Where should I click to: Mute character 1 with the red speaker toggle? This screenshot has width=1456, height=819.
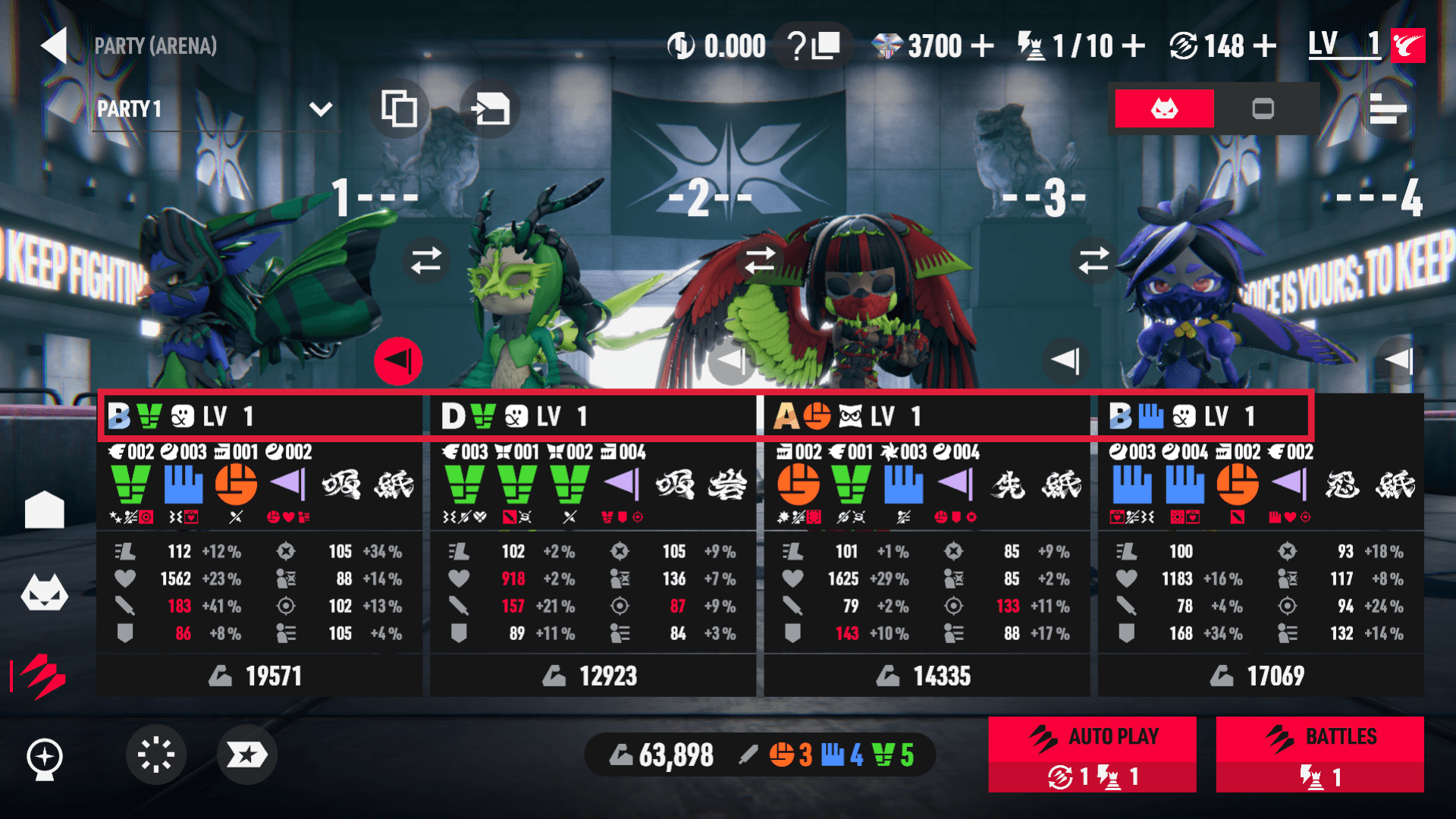(x=398, y=361)
